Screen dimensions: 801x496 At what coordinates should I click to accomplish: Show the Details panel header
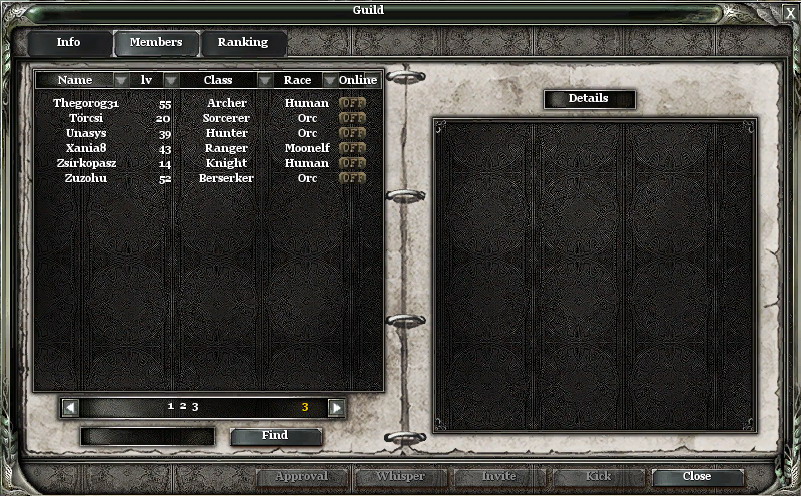tap(589, 99)
